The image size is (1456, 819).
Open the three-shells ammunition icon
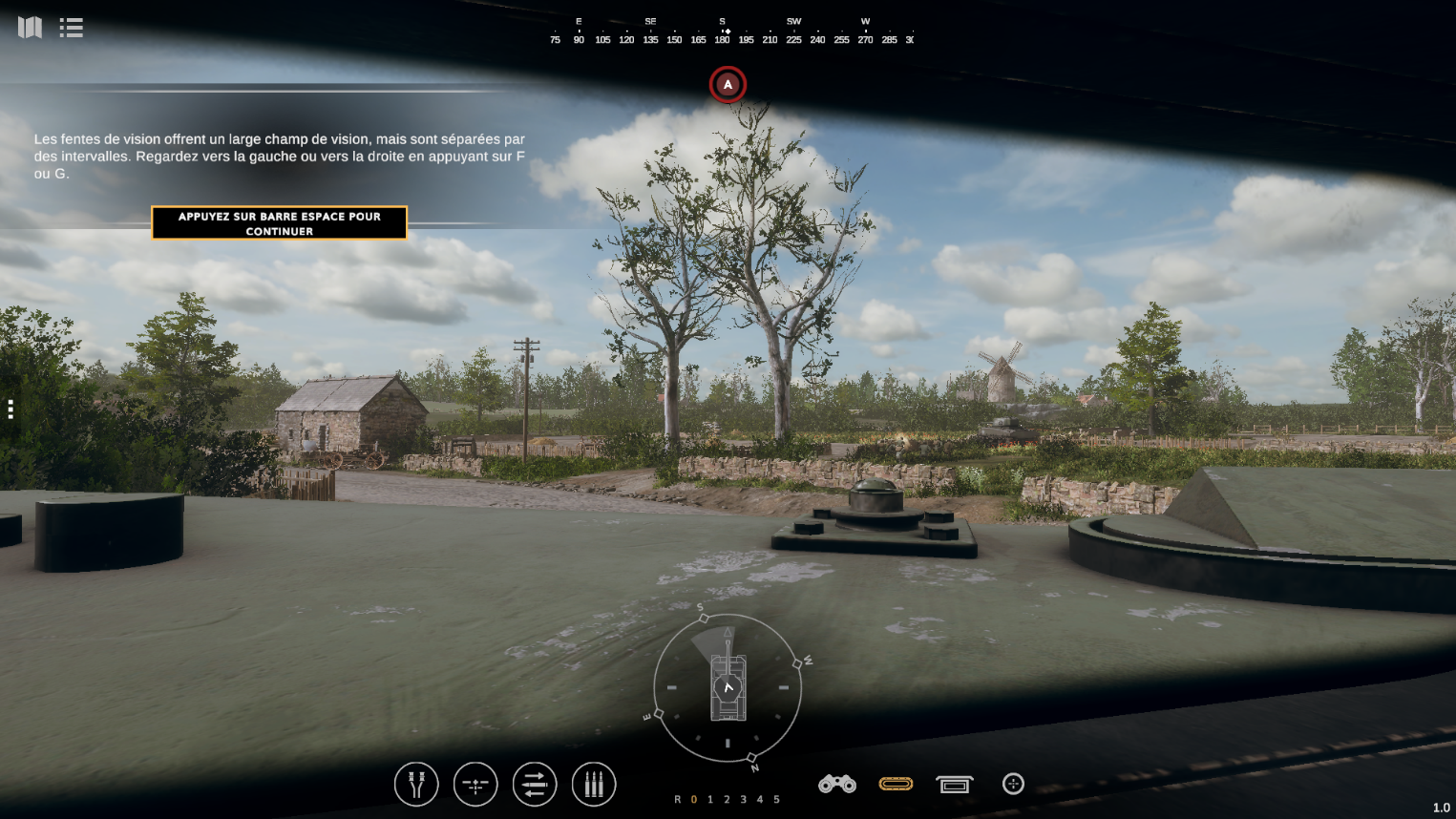tap(594, 785)
